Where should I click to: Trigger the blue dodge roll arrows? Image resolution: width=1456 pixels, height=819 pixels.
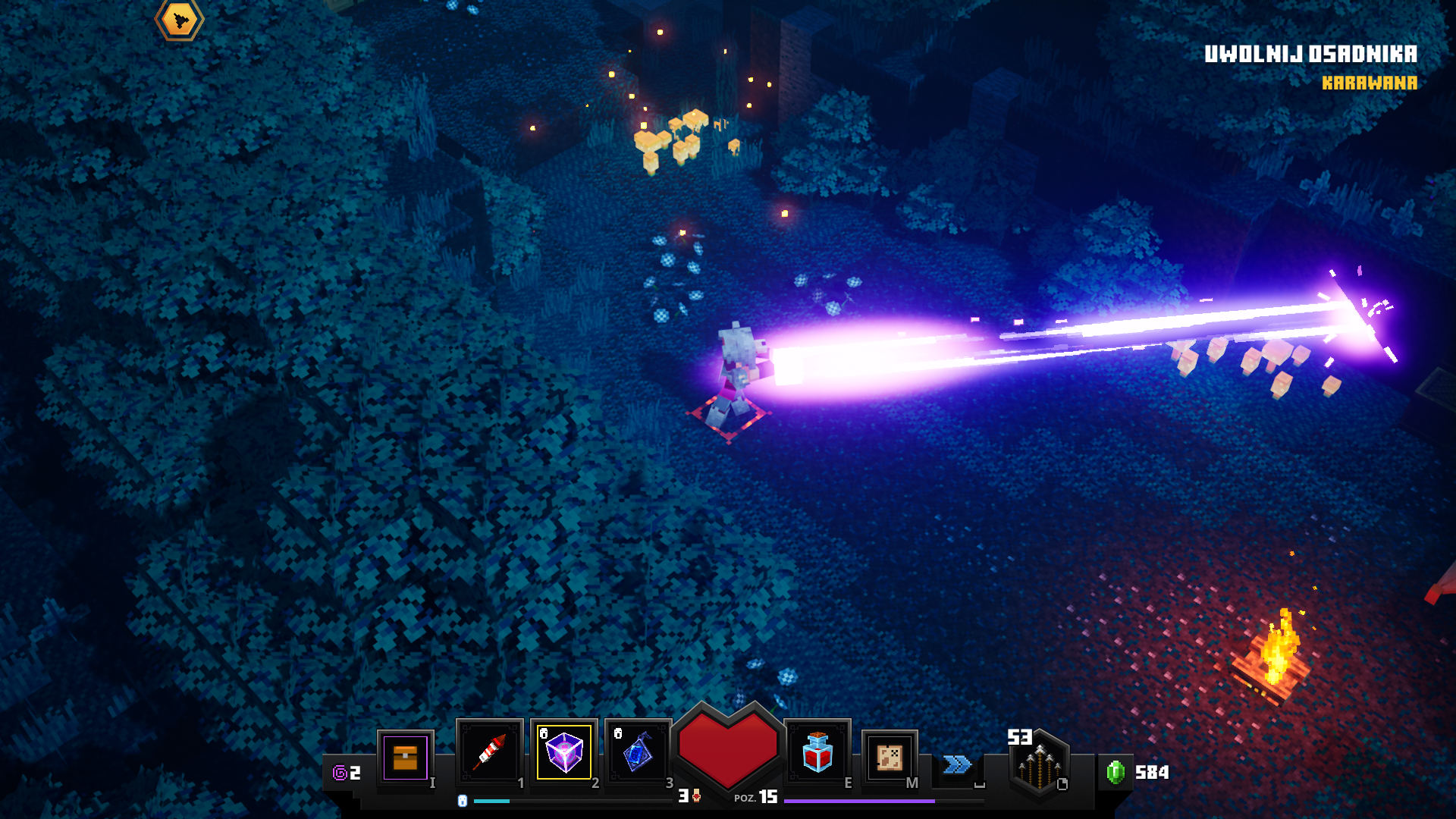coord(957,764)
